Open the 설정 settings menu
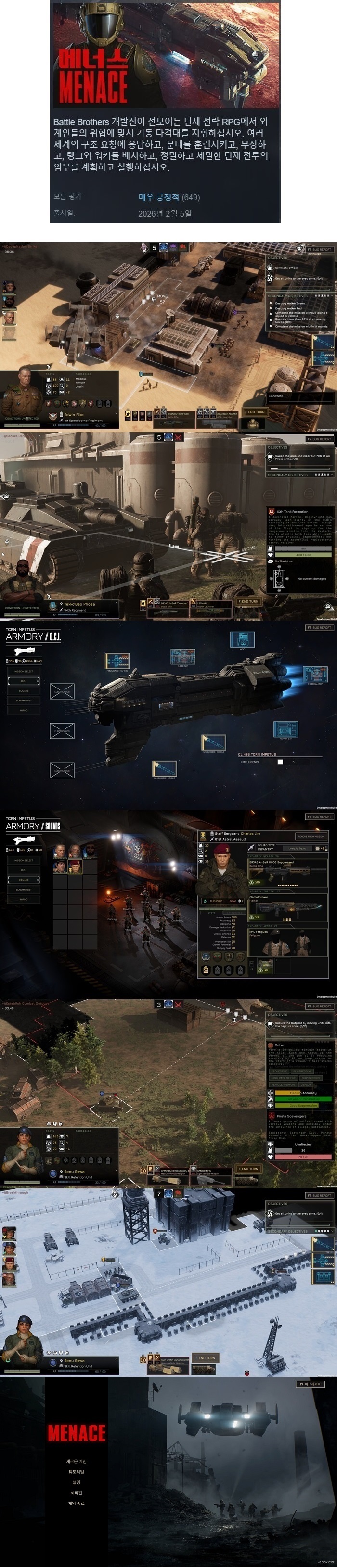Viewport: 337px width, 1568px height. [x=76, y=1482]
